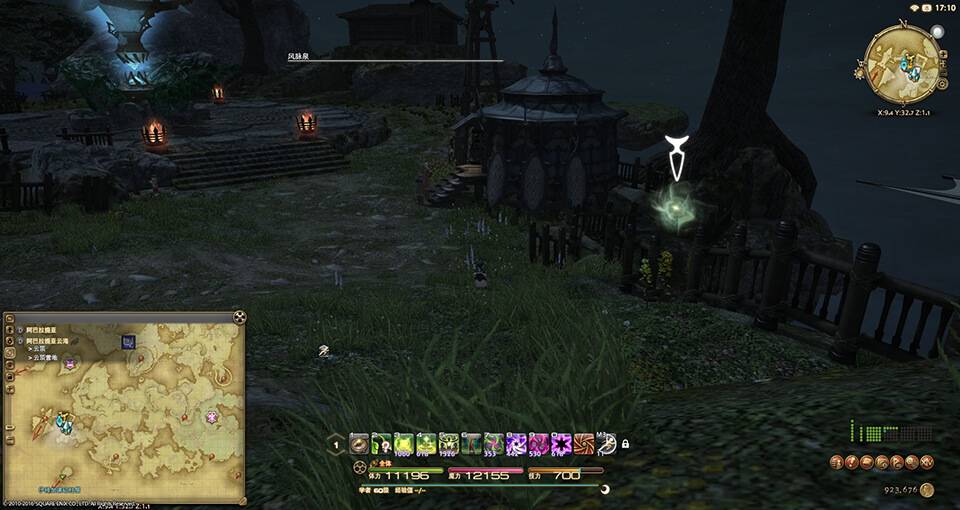The width and height of the screenshot is (960, 510).
Task: Click the green yellow-flower ability icon
Action: (426, 444)
